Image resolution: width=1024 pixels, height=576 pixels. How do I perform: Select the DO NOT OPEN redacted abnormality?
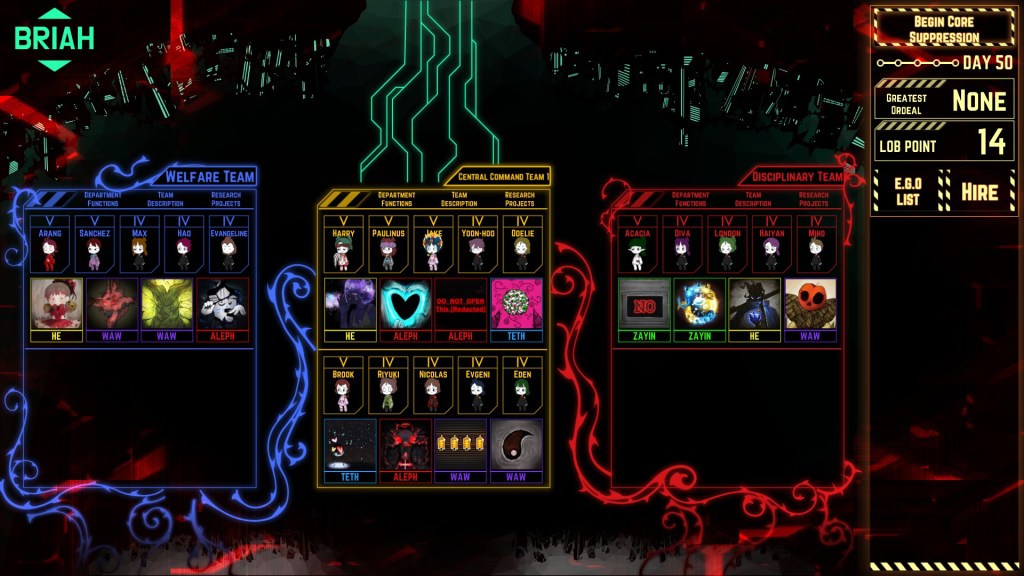tap(459, 304)
